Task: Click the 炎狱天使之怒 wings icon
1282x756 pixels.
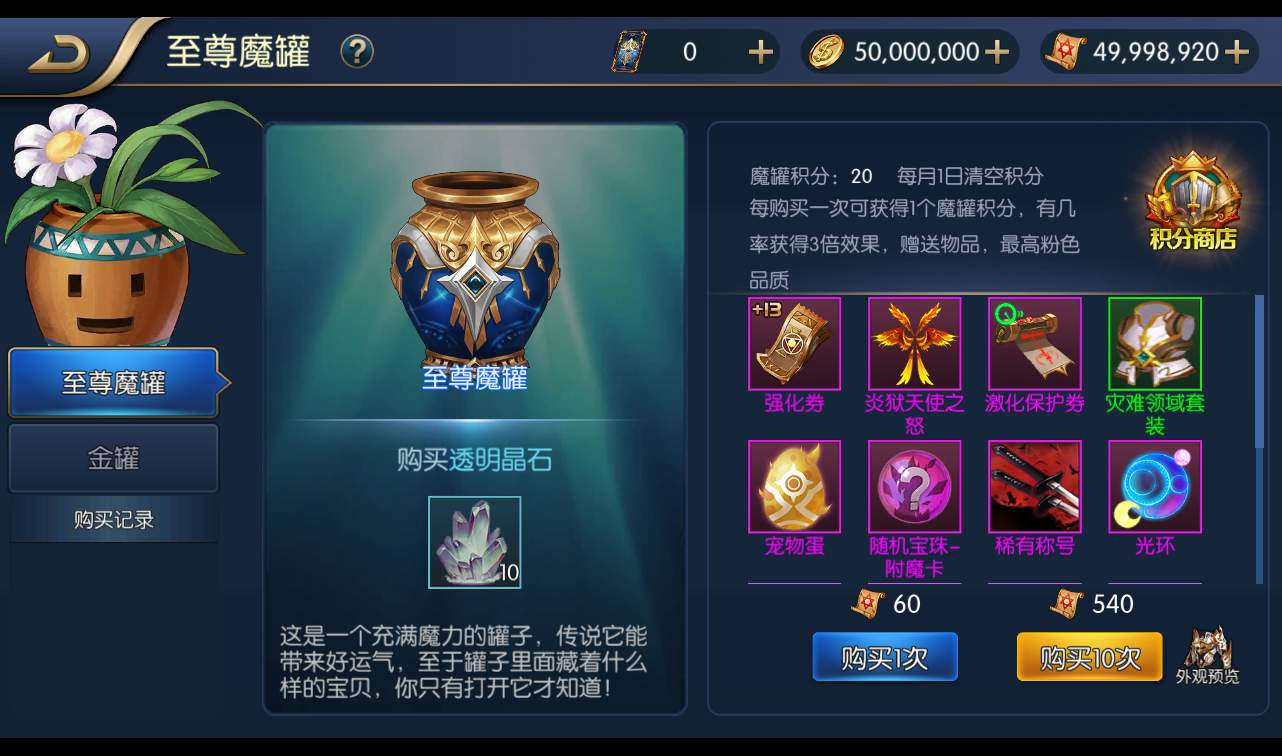Action: (x=914, y=343)
